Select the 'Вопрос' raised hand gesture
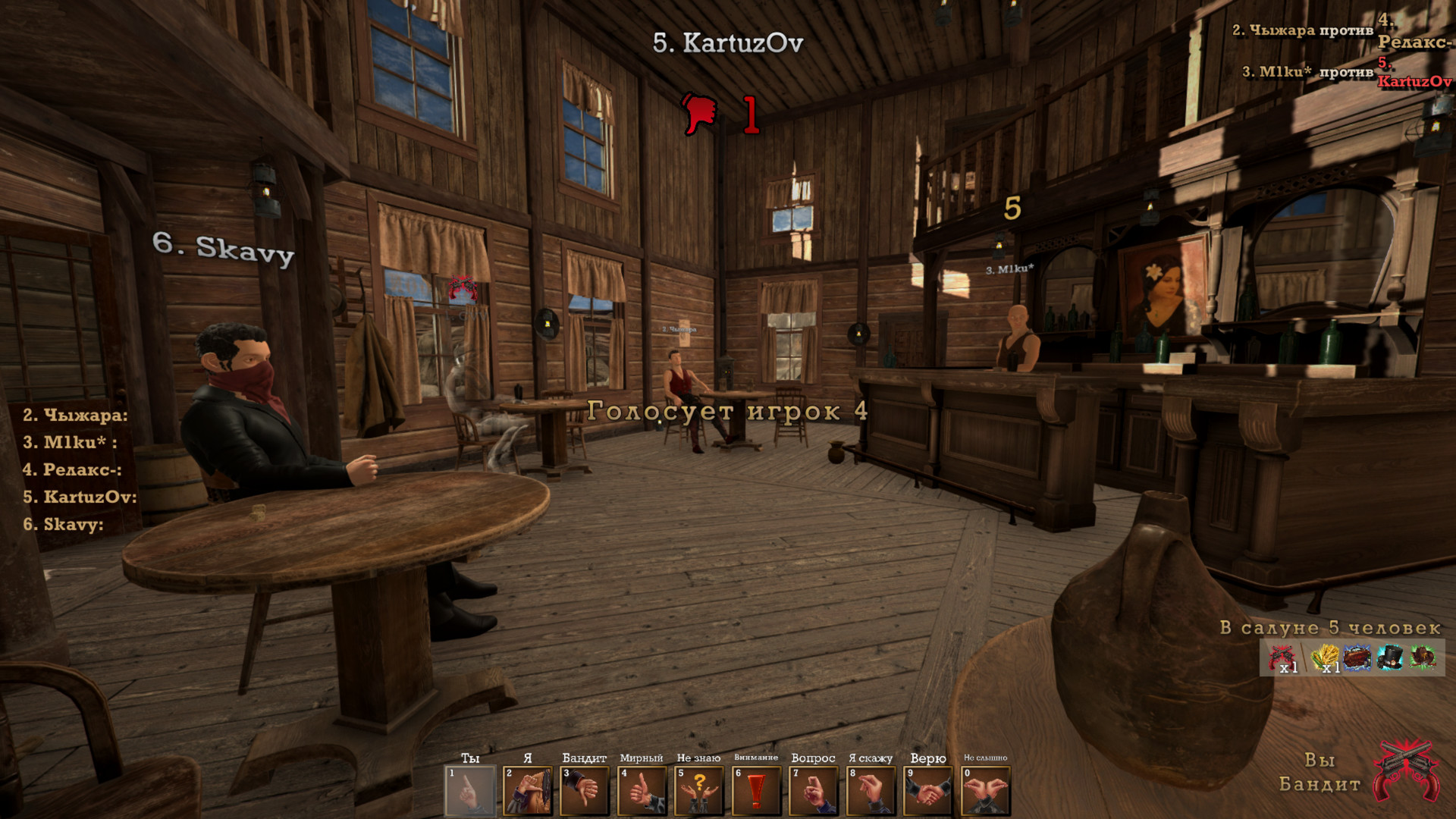The height and width of the screenshot is (819, 1456). pyautogui.click(x=814, y=791)
